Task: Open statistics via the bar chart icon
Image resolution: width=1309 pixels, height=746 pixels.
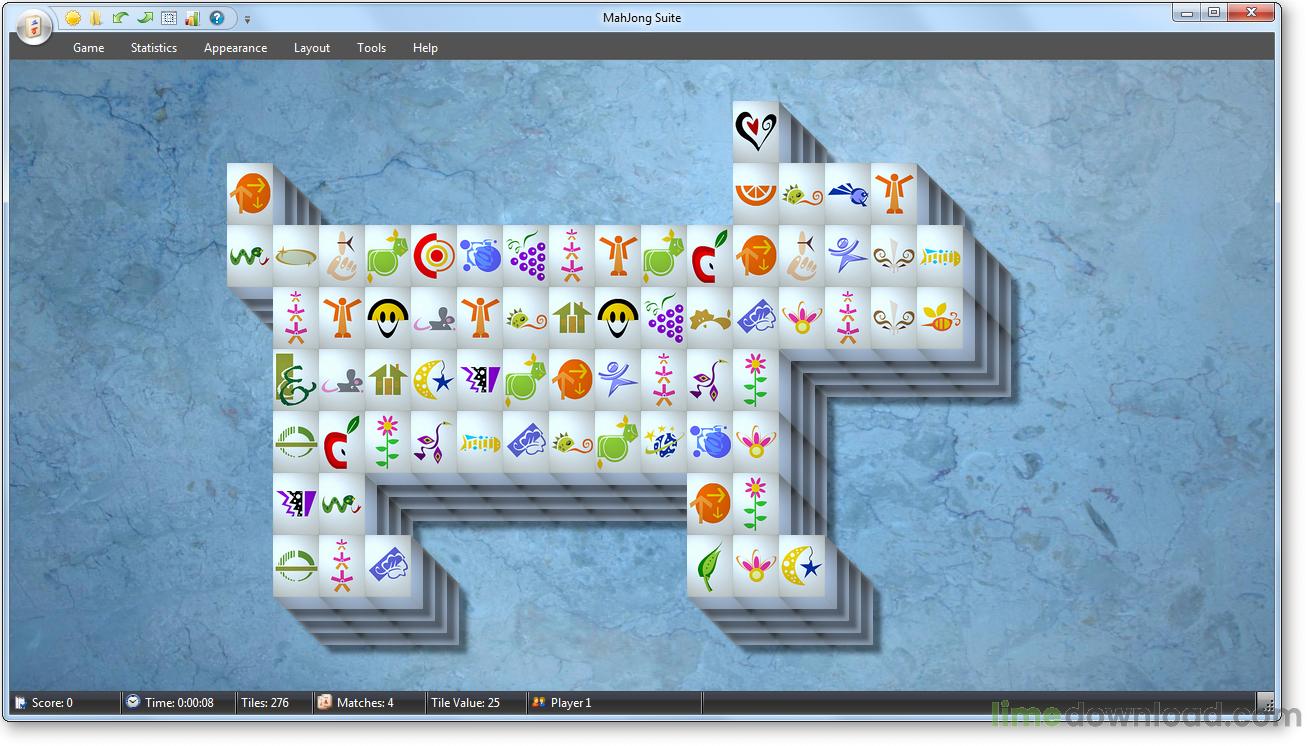Action: coord(192,18)
